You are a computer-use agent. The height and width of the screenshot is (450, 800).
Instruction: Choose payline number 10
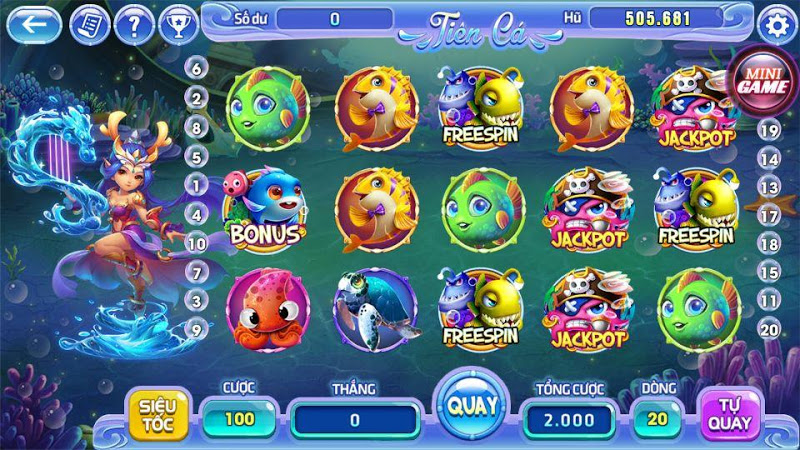[196, 243]
